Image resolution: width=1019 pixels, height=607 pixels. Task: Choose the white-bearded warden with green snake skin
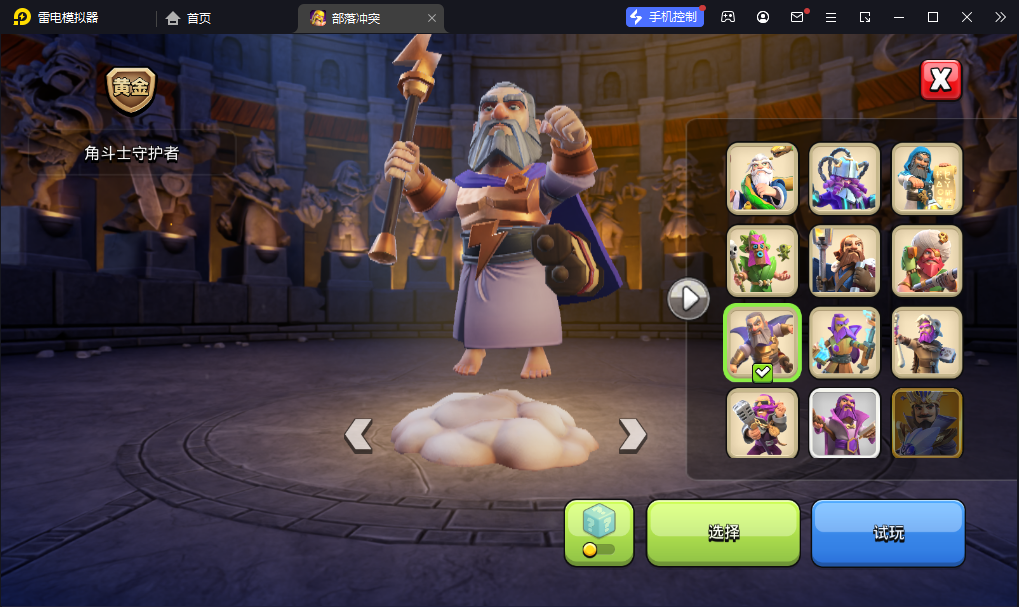point(762,179)
